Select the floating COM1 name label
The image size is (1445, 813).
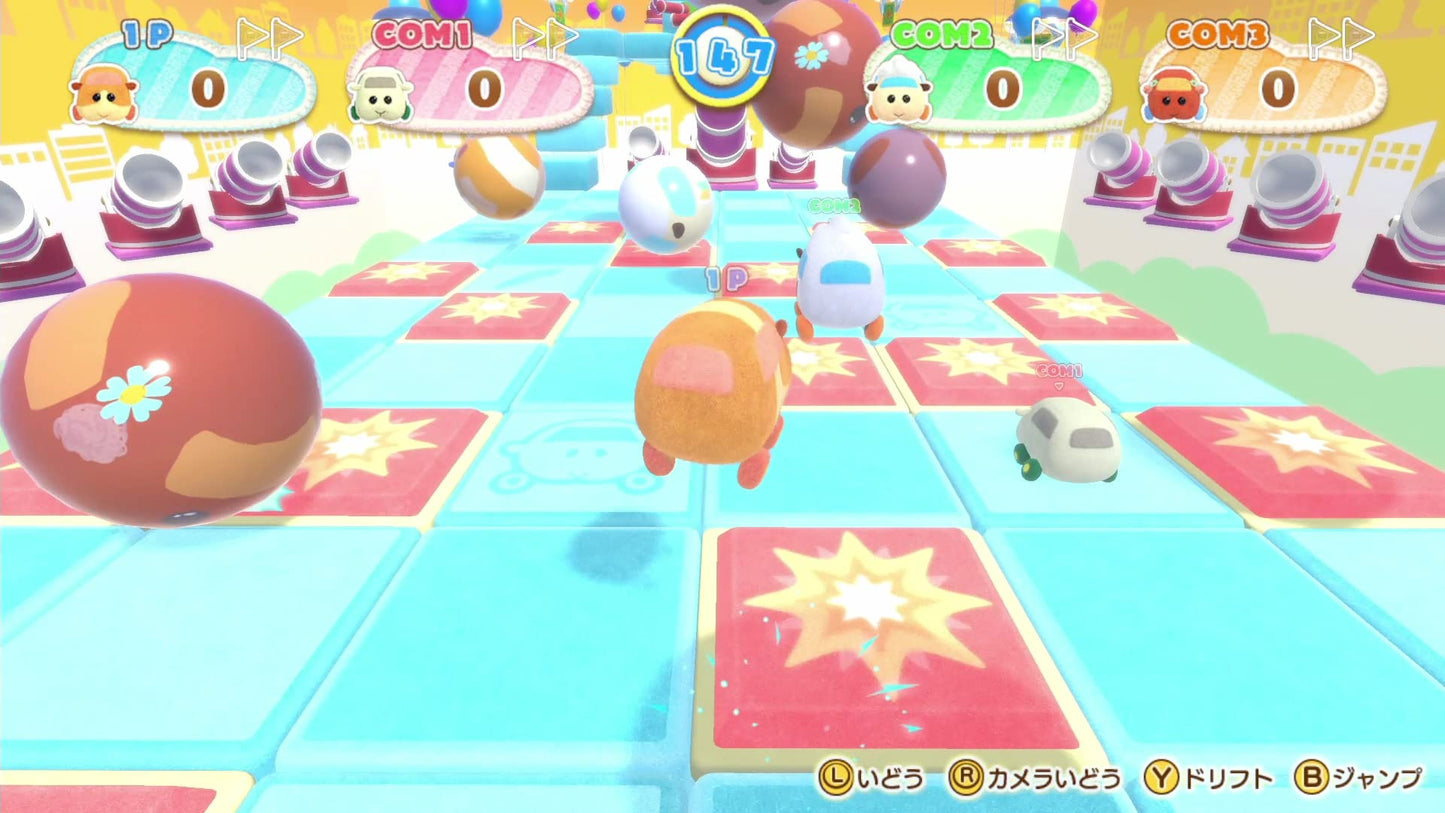1059,371
